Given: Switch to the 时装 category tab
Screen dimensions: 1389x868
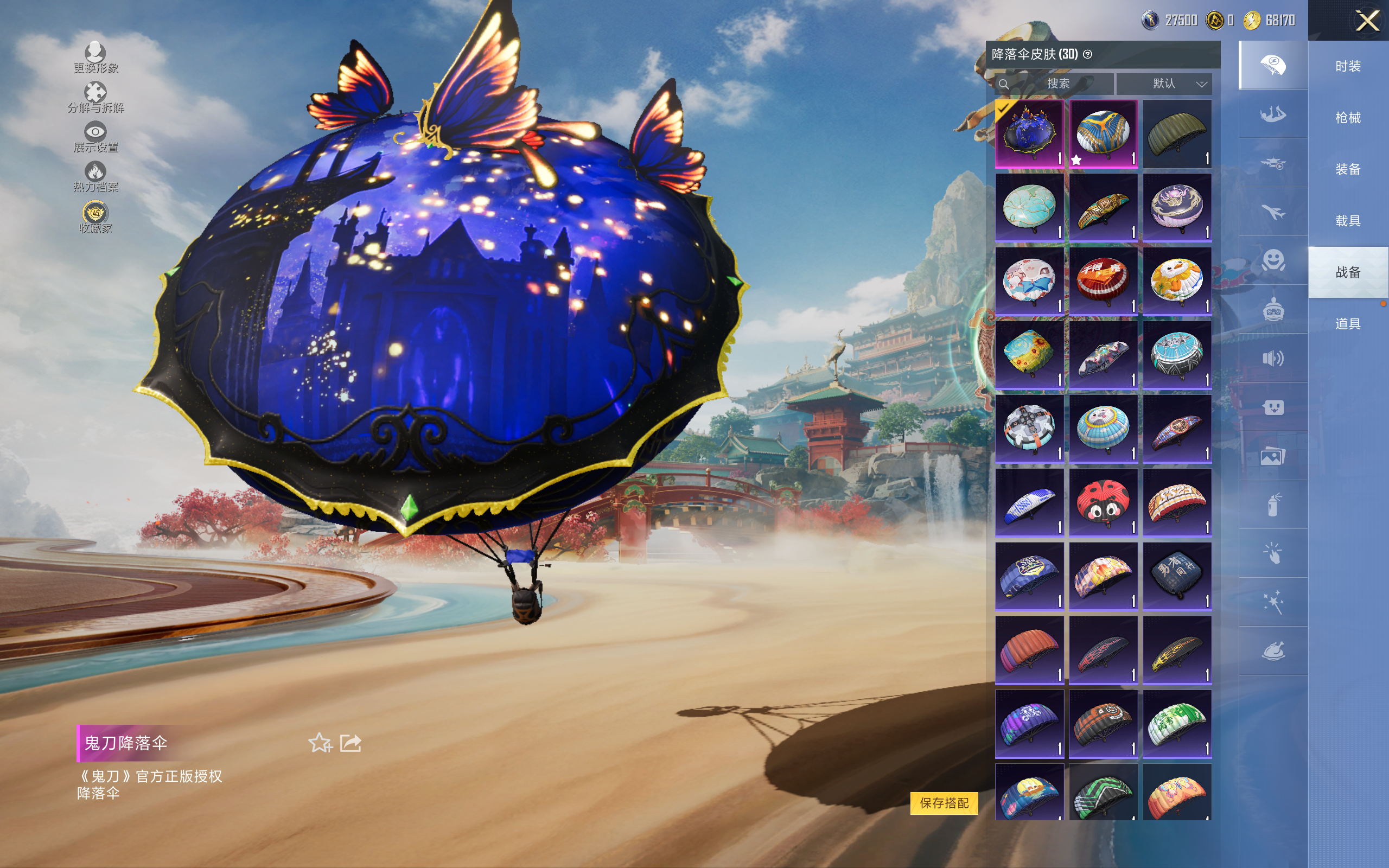Looking at the screenshot, I should 1348,66.
